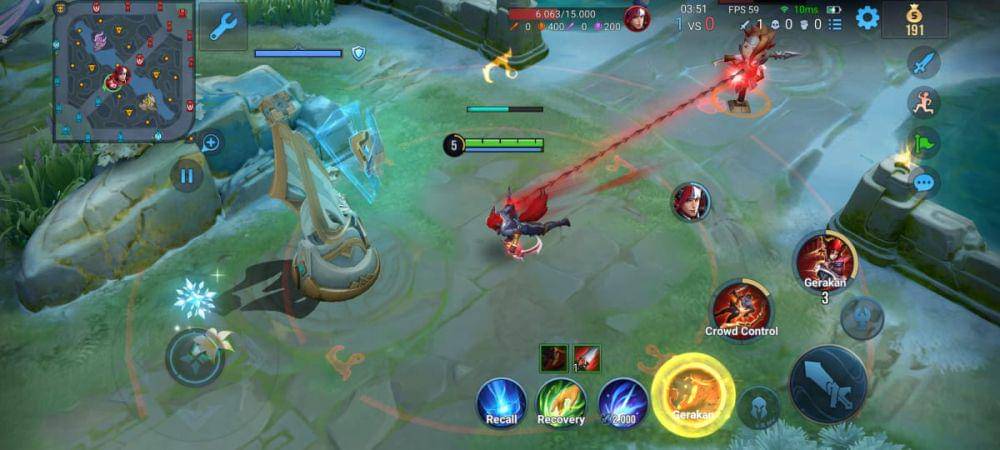
Task: Tap the minimap
Action: tap(125, 70)
